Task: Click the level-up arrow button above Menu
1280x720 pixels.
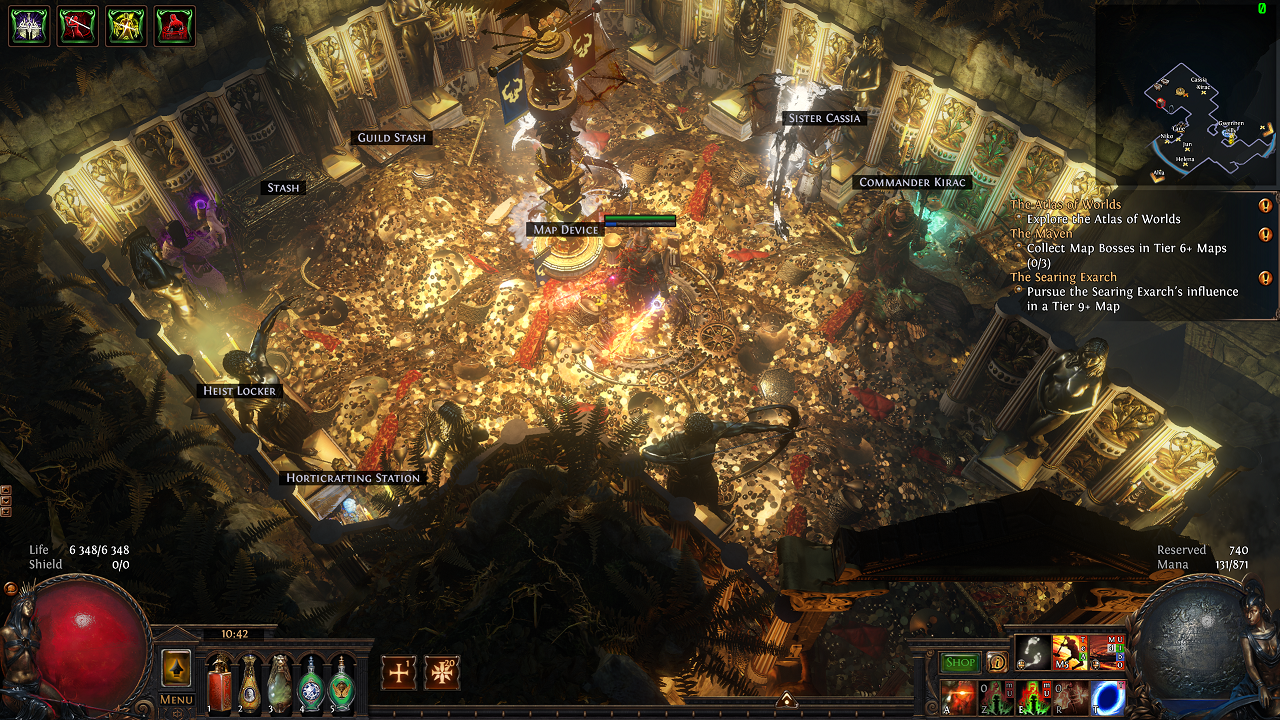Action: [176, 667]
